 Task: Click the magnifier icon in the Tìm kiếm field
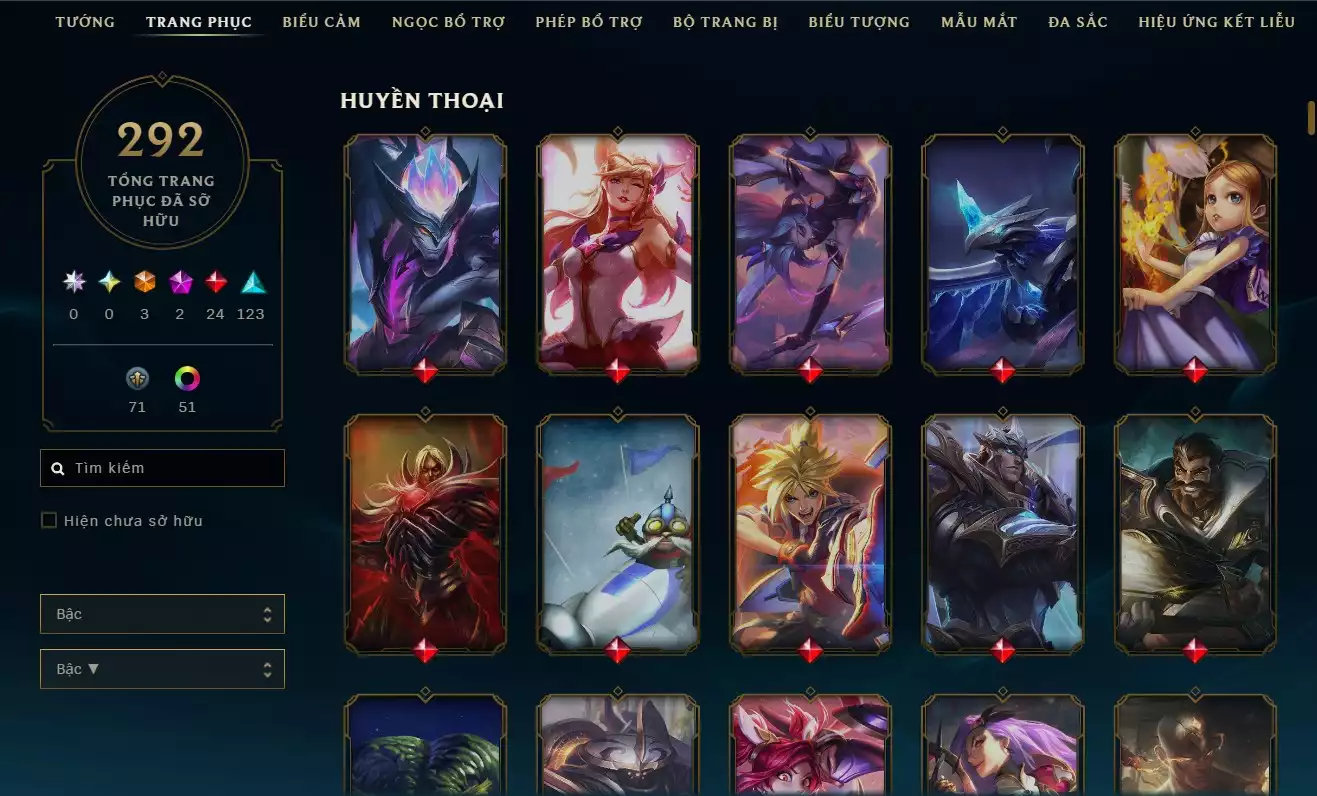[57, 467]
